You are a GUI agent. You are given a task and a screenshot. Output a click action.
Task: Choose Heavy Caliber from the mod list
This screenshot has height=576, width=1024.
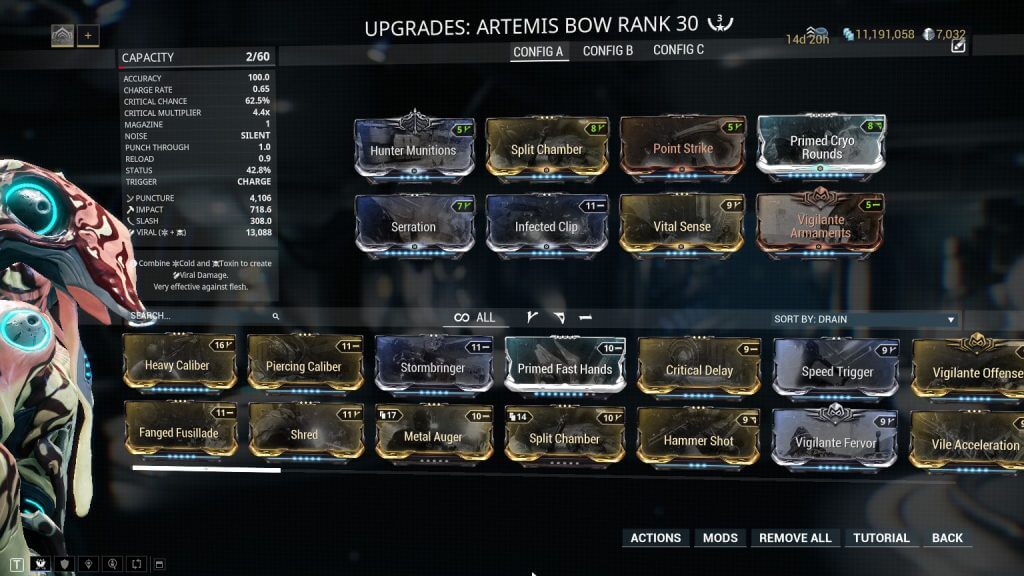(177, 366)
